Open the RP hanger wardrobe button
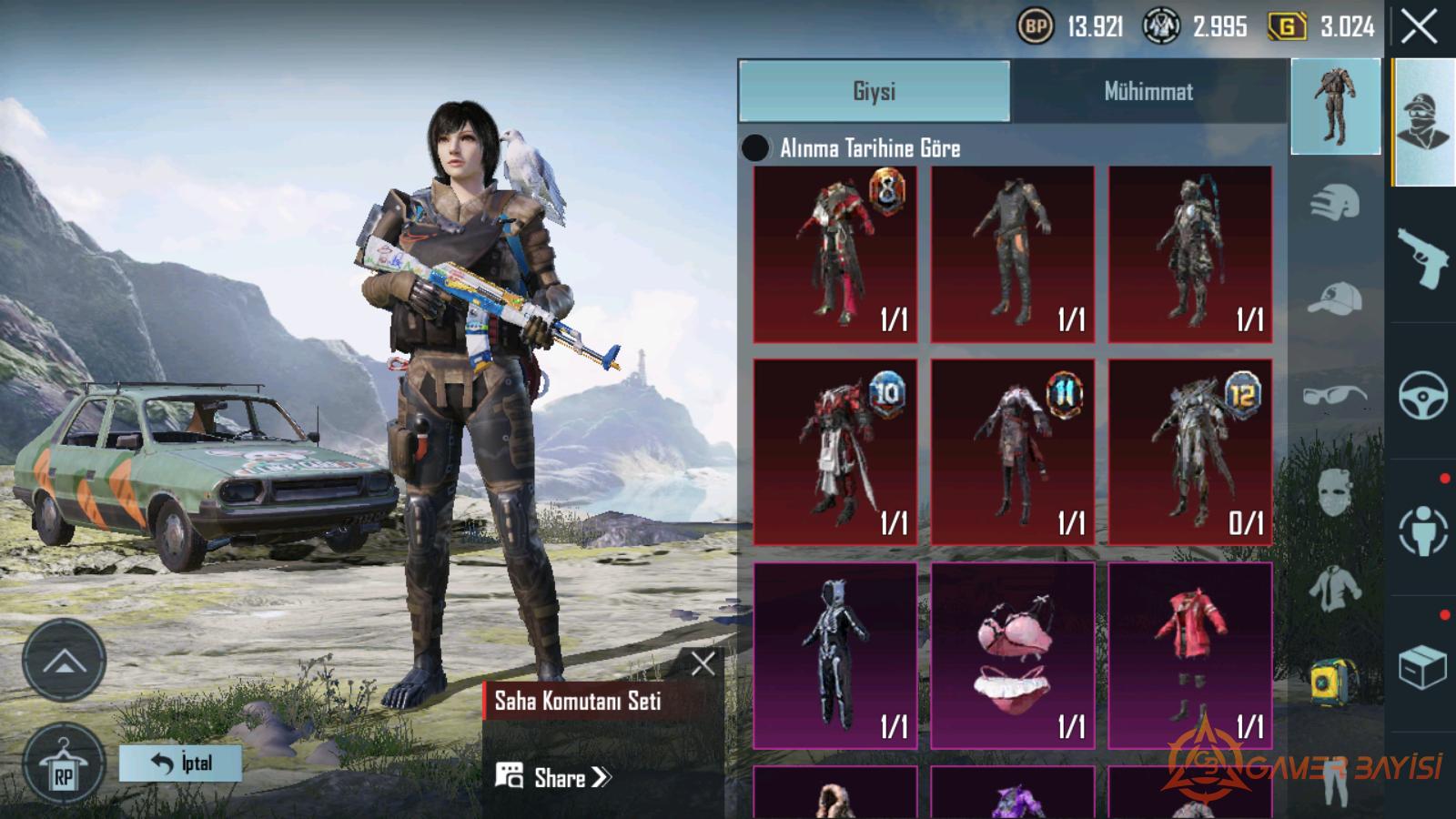This screenshot has width=1456, height=819. click(63, 763)
